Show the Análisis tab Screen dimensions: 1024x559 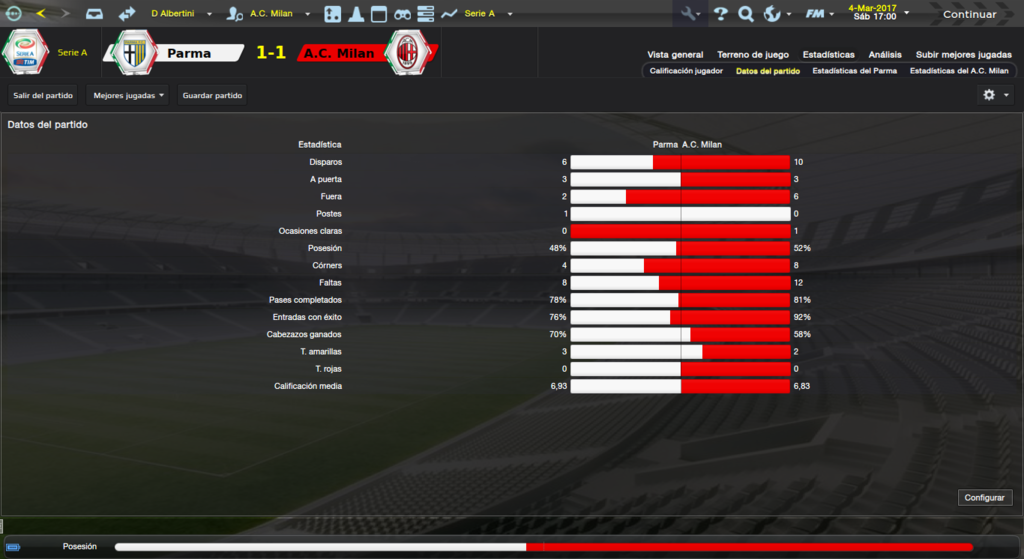point(885,55)
